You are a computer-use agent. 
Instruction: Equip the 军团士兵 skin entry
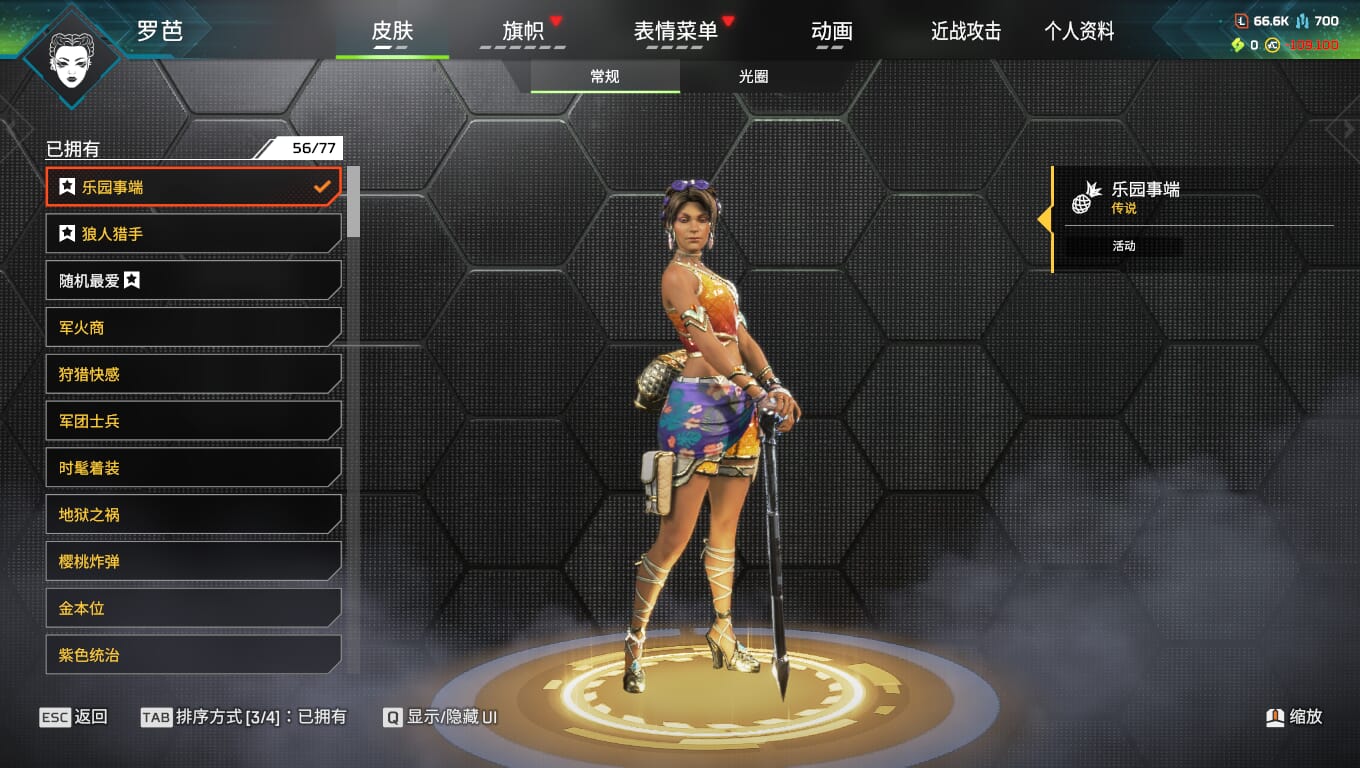click(193, 421)
